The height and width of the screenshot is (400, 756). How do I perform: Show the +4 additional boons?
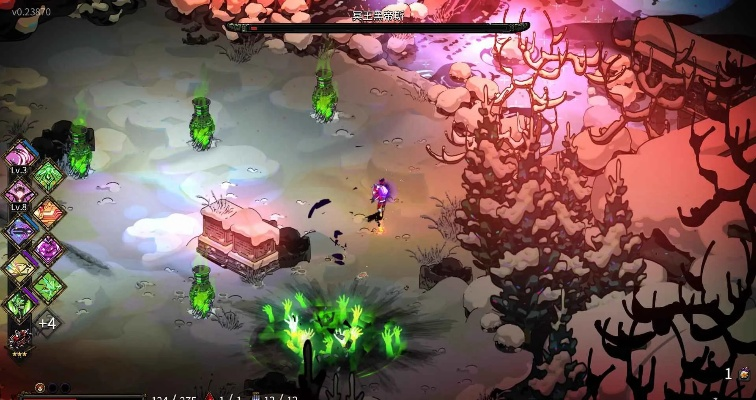coord(46,323)
